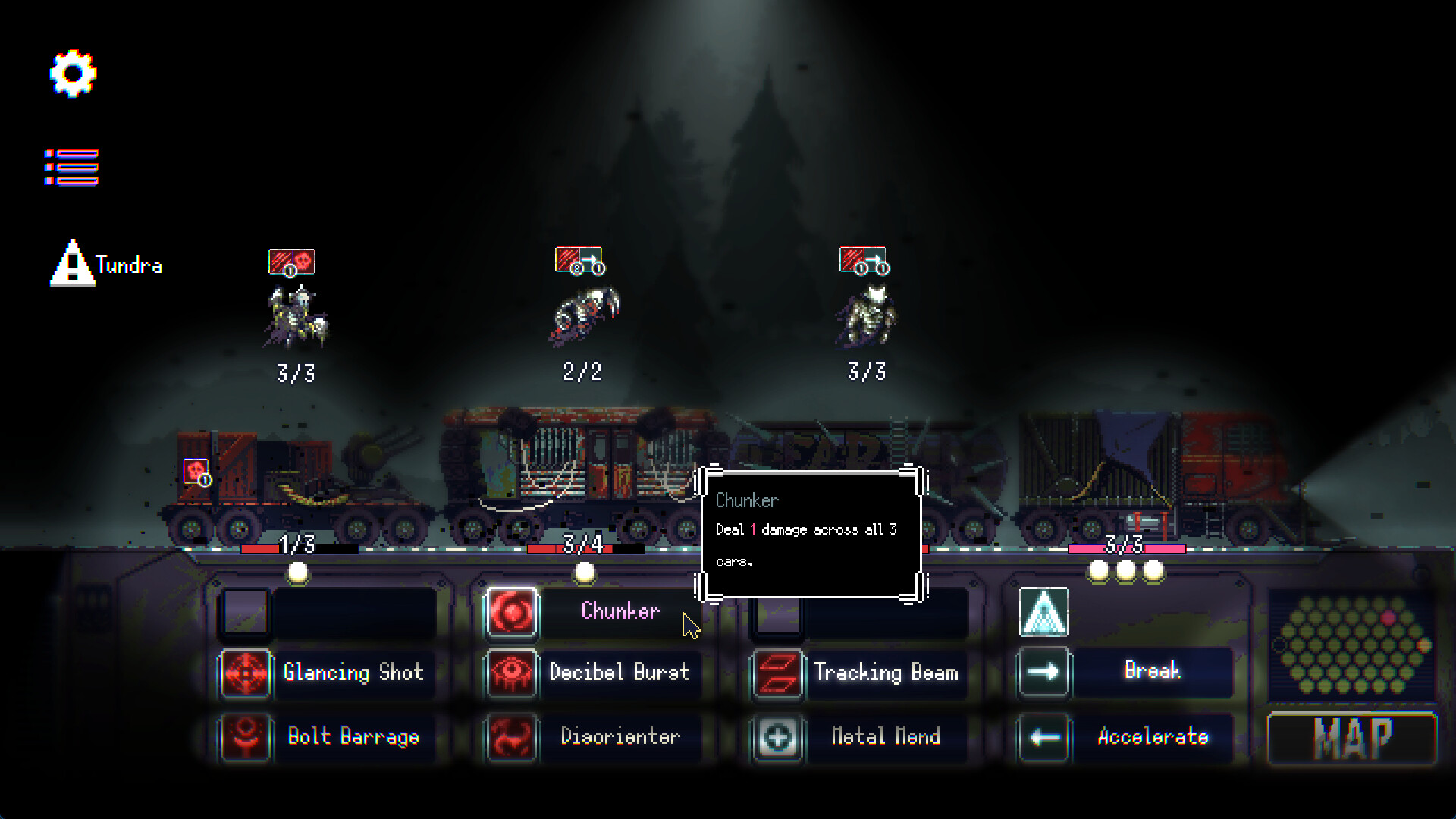The height and width of the screenshot is (819, 1456).
Task: Toggle the right-arrow Break direction control
Action: [1043, 671]
